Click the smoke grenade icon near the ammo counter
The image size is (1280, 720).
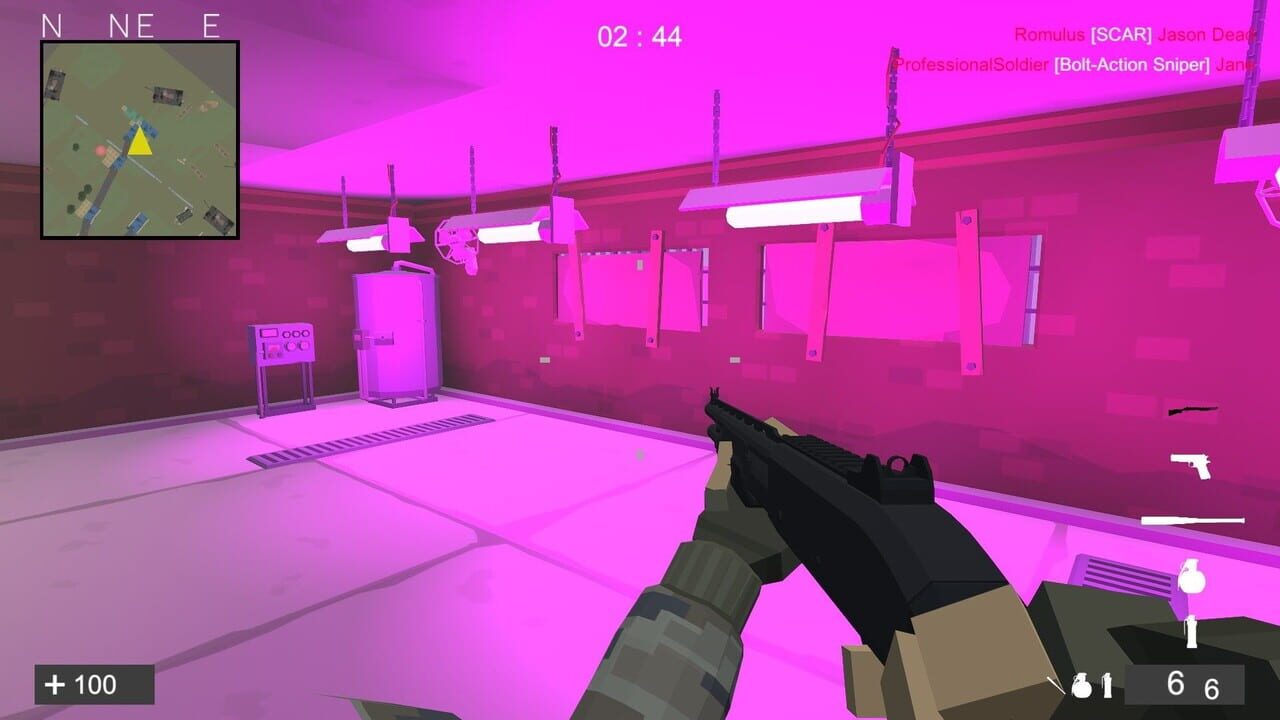pyautogui.click(x=1082, y=686)
